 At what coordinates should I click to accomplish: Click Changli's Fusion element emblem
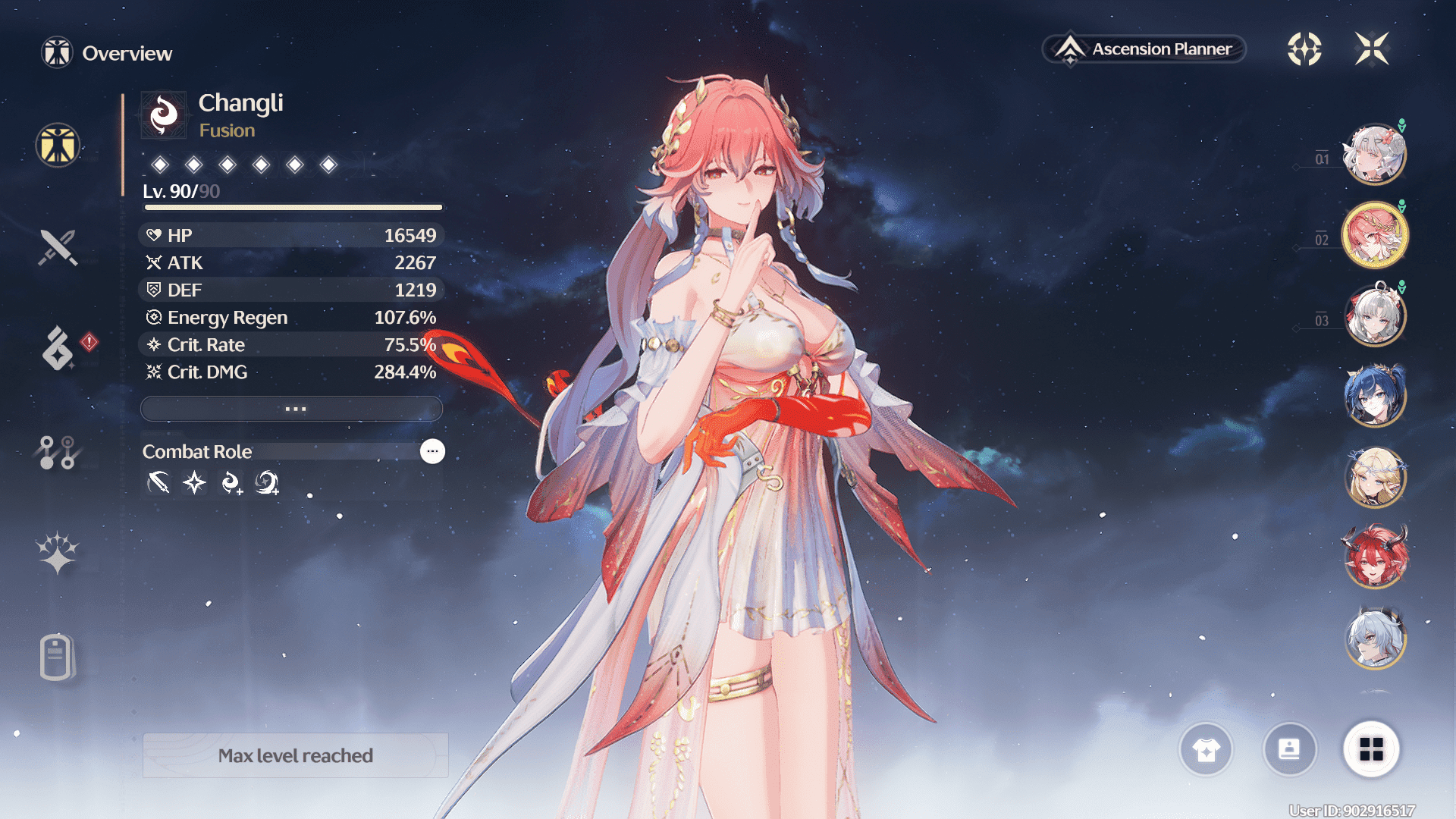click(x=164, y=115)
